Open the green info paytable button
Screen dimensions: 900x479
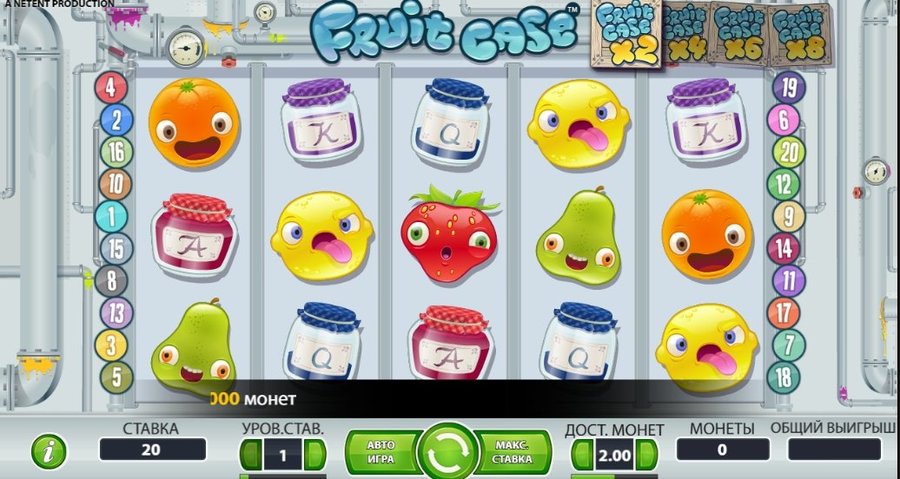click(47, 452)
